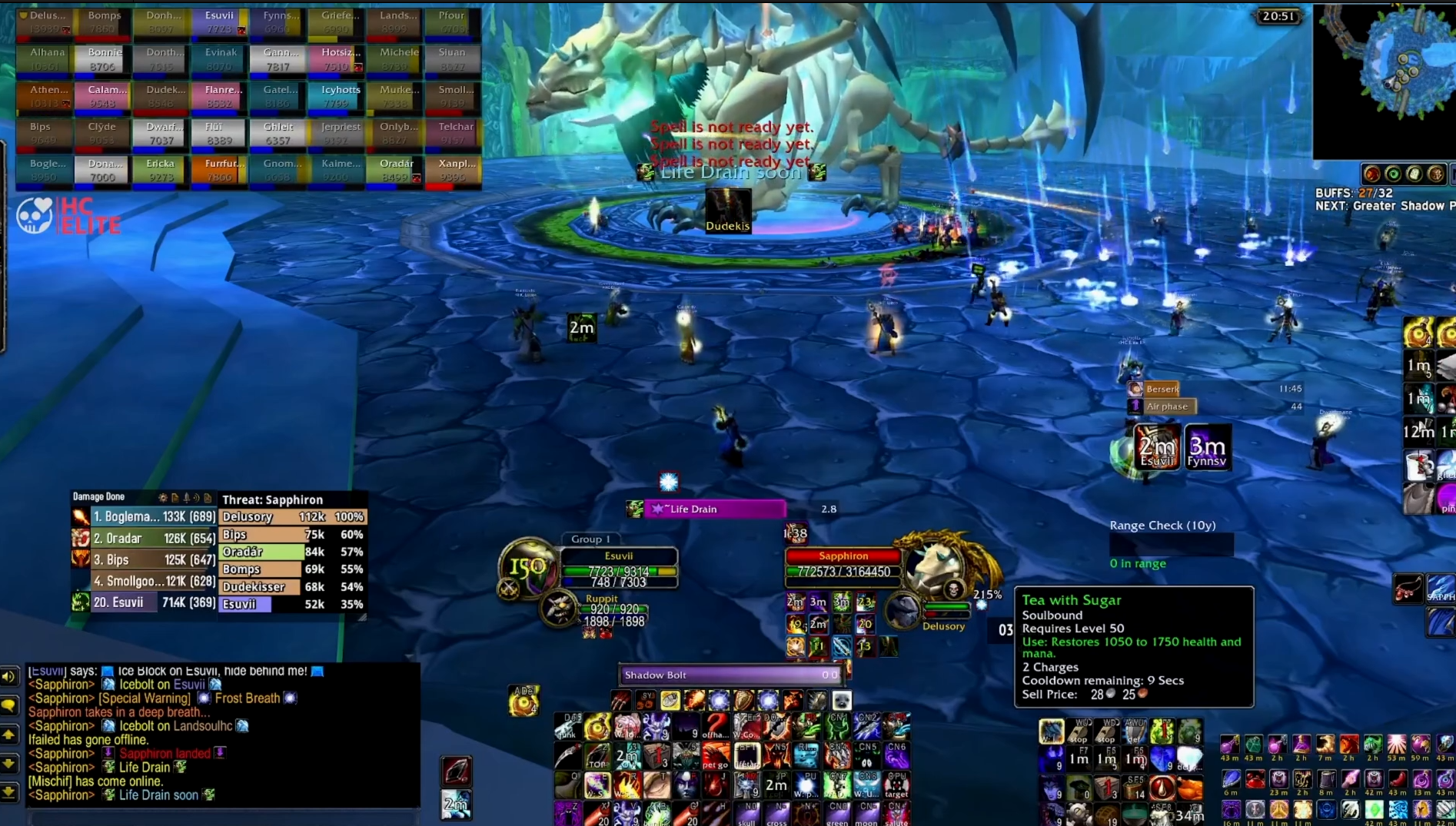The image size is (1456, 826).
Task: Select Oradar's row in Damage Done
Action: pos(154,539)
